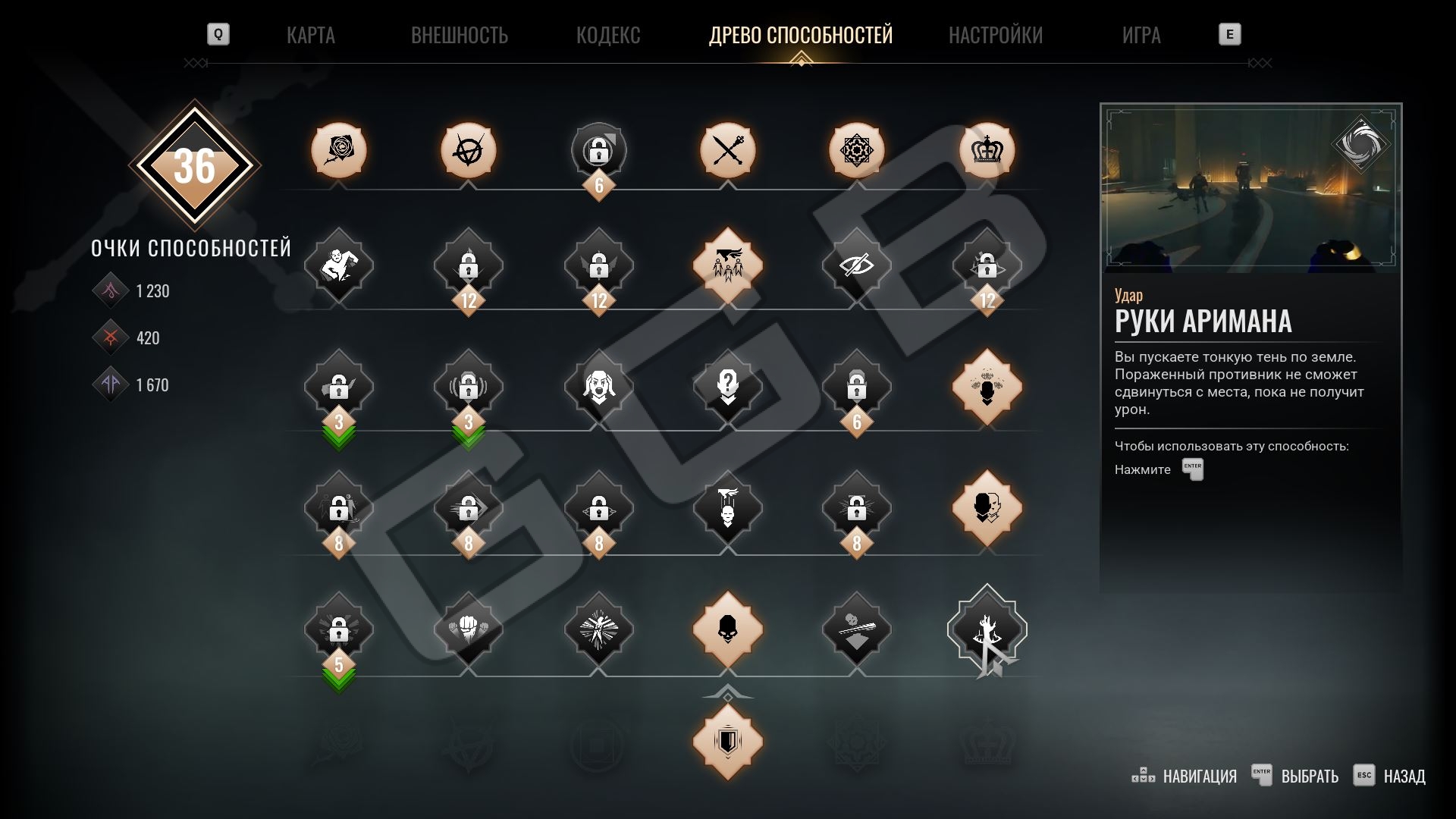Switch to the Карта tab
Image resolution: width=1456 pixels, height=819 pixels.
pos(310,35)
